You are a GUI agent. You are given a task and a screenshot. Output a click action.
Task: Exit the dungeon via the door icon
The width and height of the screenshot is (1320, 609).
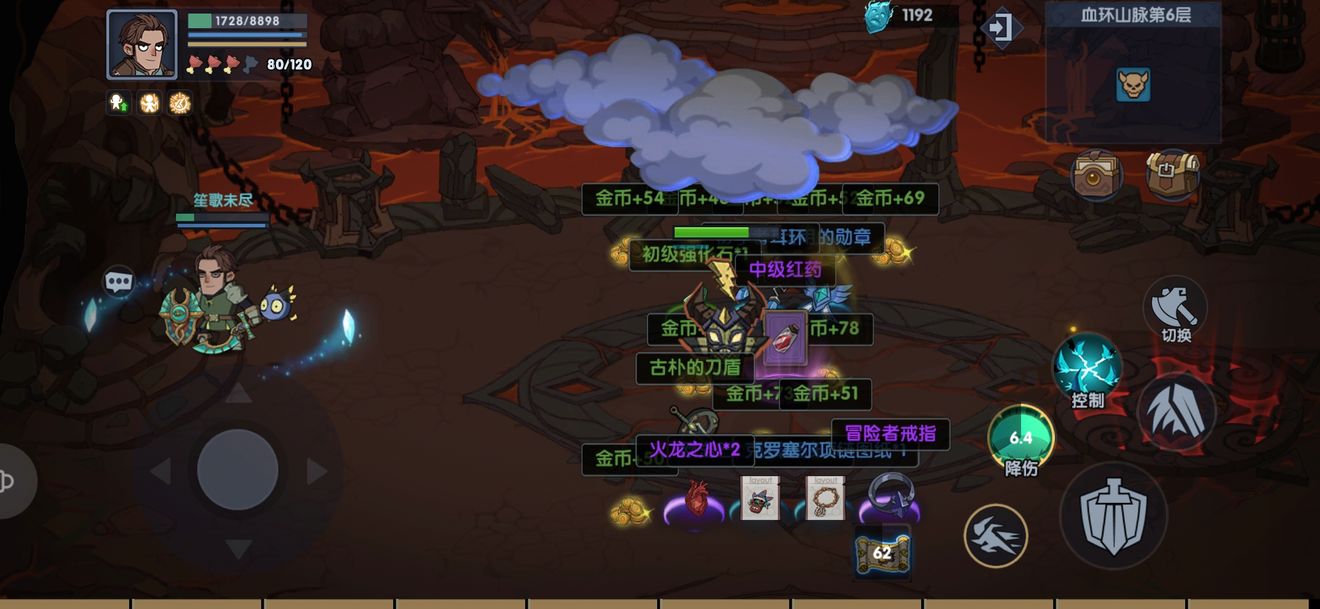click(x=999, y=28)
